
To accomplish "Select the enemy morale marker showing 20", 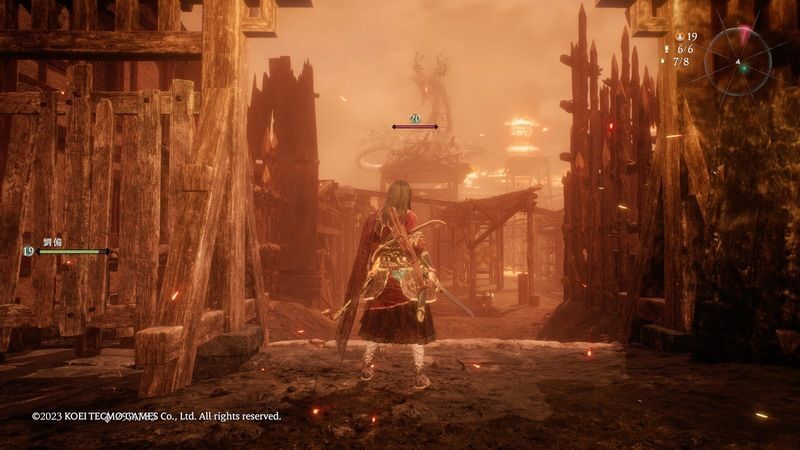I will click(x=415, y=119).
